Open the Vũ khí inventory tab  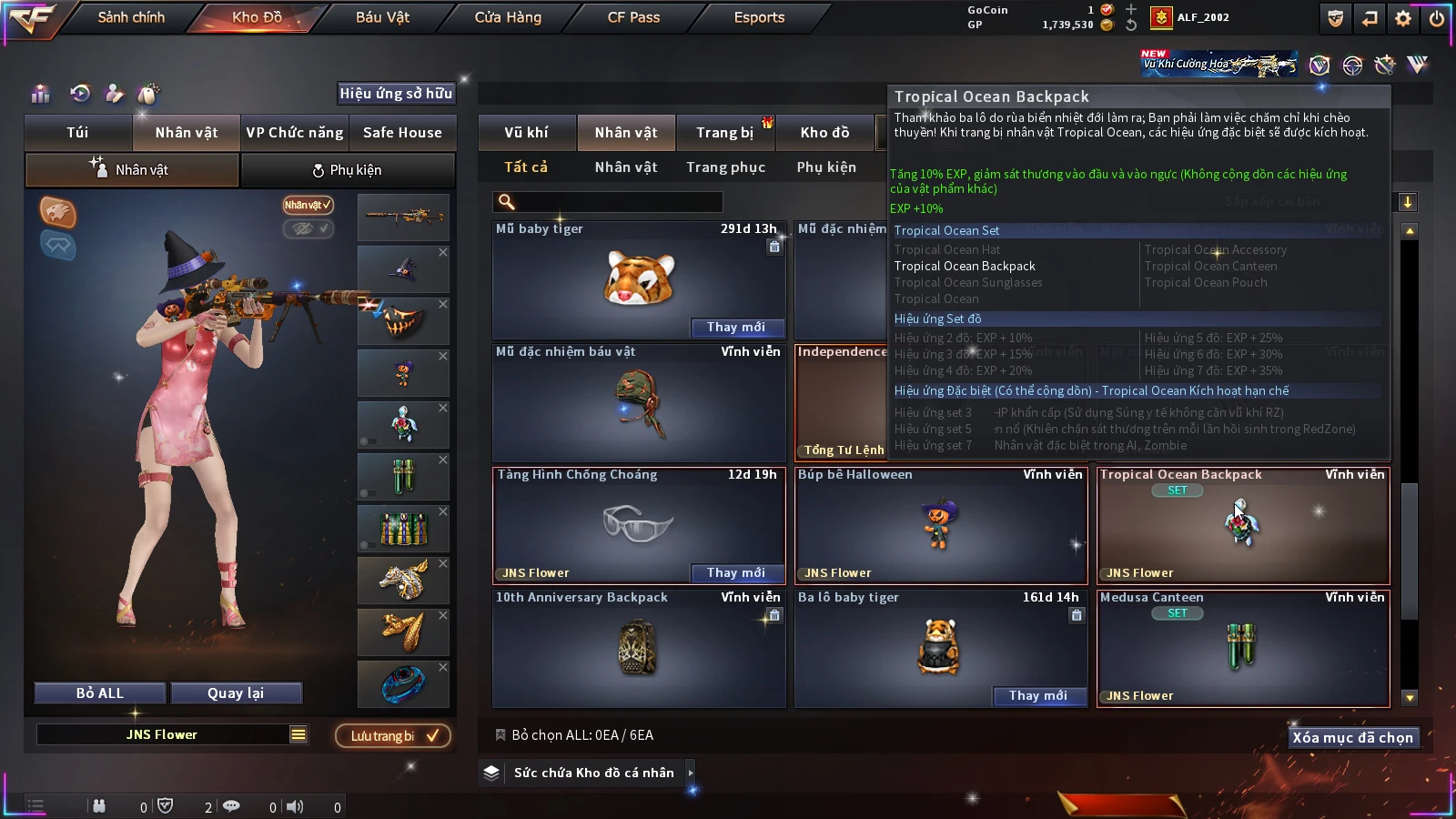526,133
